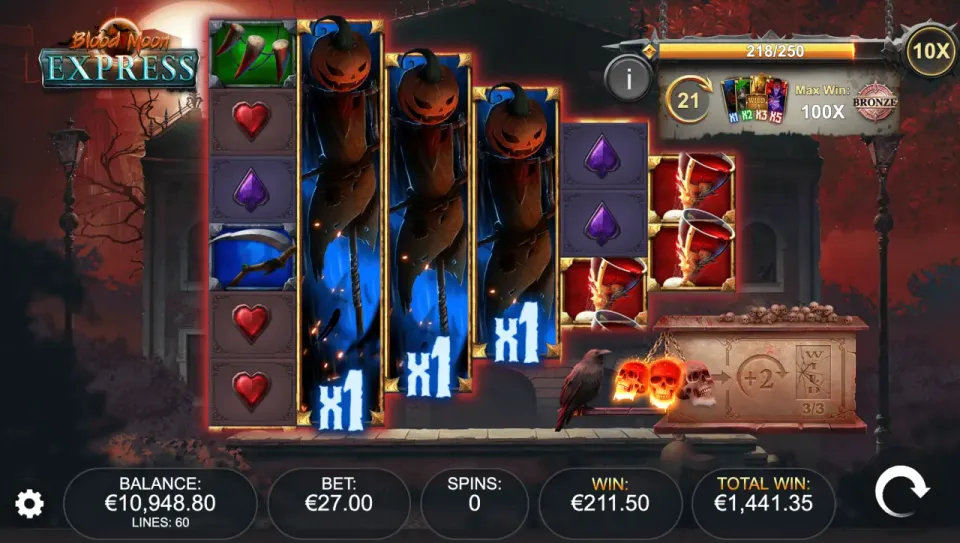Open the info paytable button
This screenshot has height=543, width=960.
pos(628,77)
